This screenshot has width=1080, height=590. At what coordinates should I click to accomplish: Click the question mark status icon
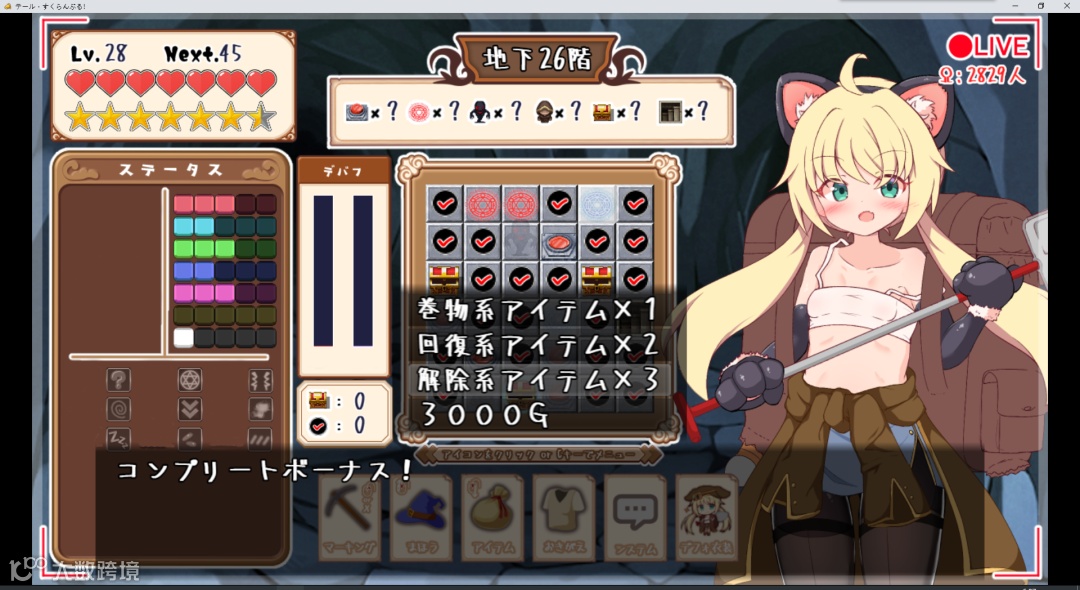click(119, 379)
